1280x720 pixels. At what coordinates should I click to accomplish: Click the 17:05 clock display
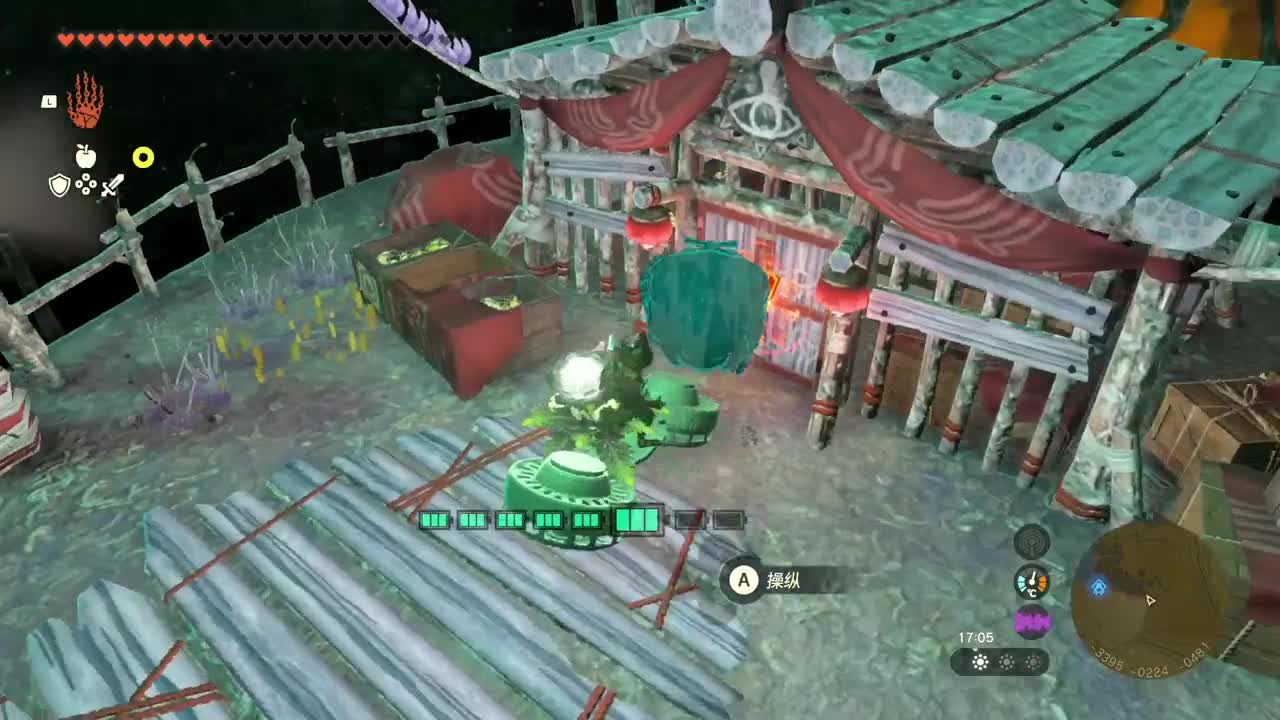tap(977, 636)
